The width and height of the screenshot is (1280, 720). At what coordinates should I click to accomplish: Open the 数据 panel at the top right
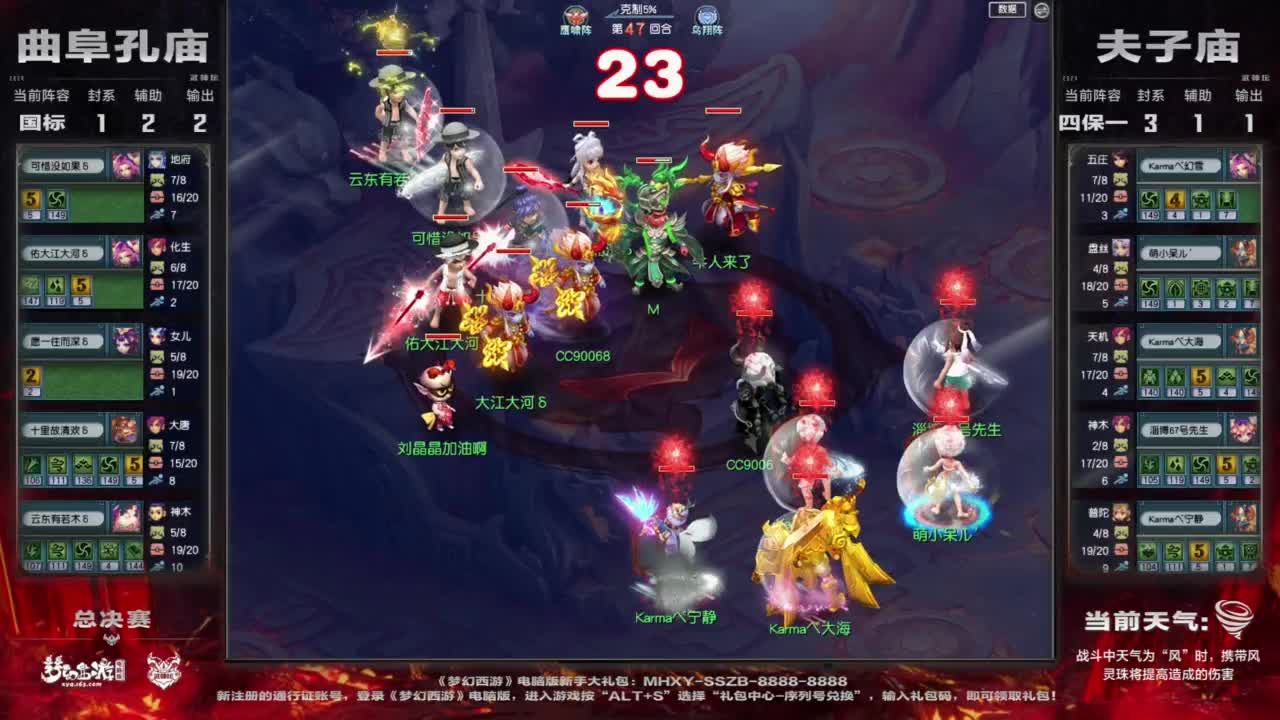[1007, 10]
